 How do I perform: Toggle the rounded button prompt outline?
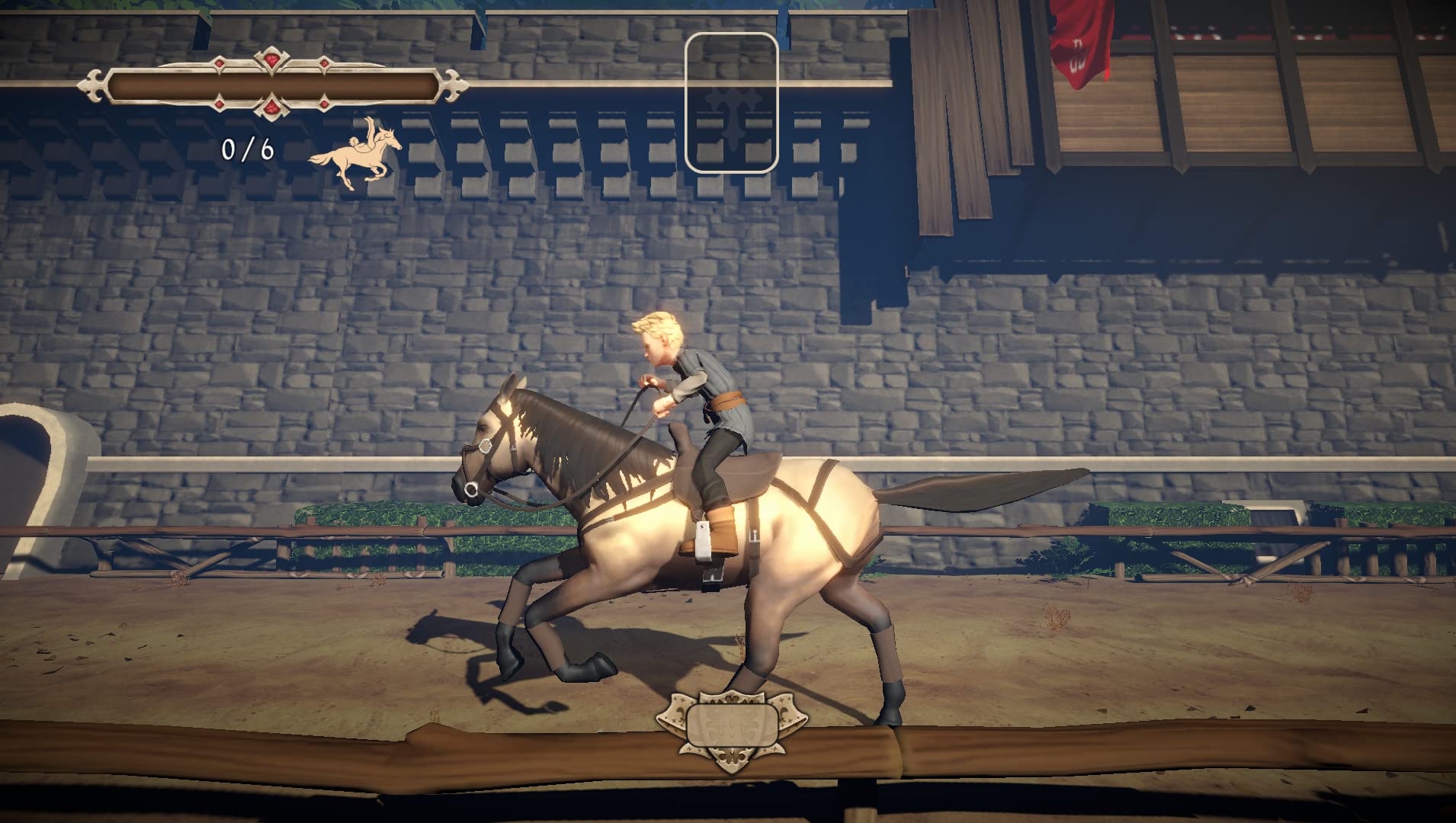tap(732, 103)
